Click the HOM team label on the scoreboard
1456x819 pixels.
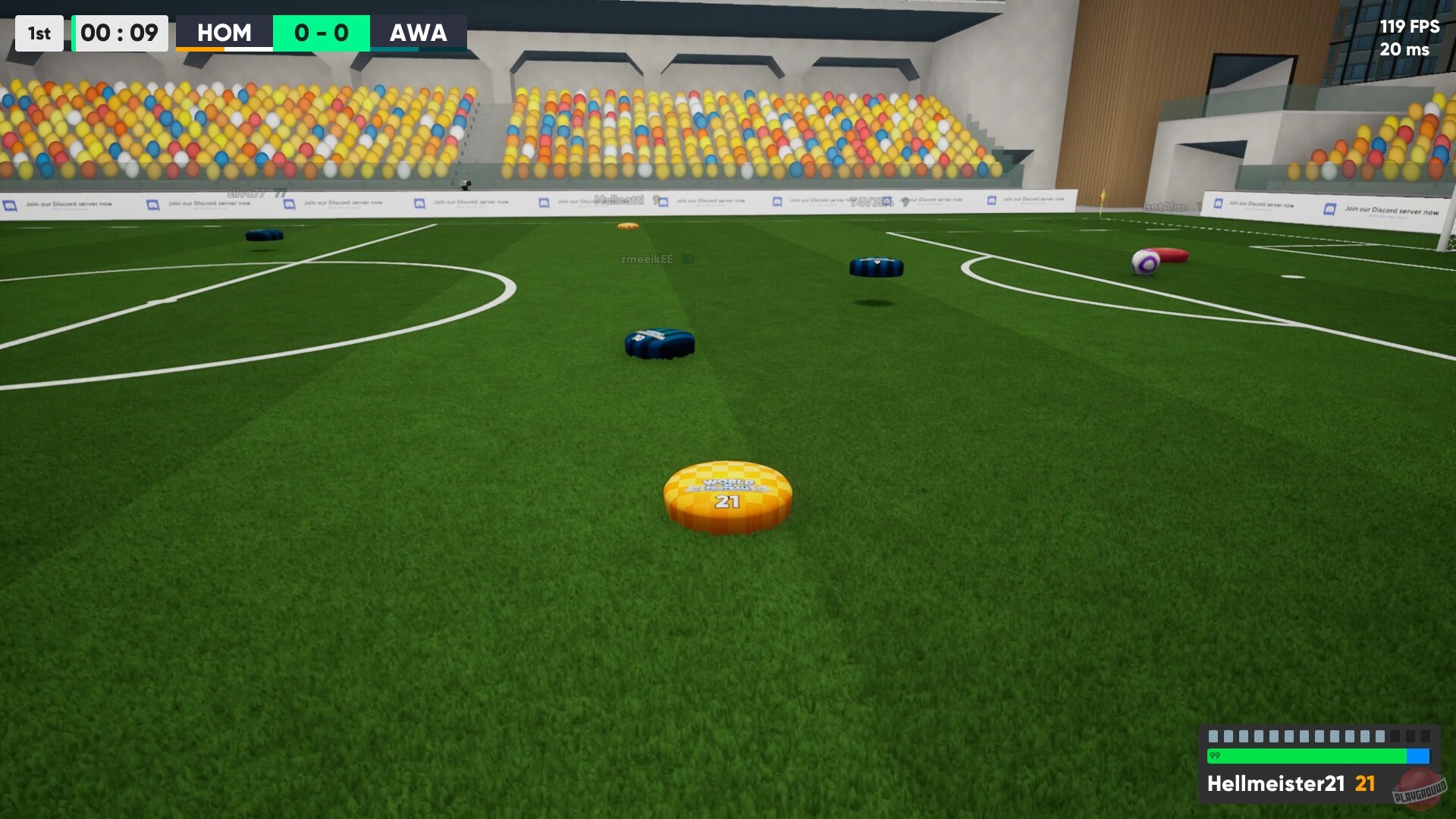tap(224, 33)
